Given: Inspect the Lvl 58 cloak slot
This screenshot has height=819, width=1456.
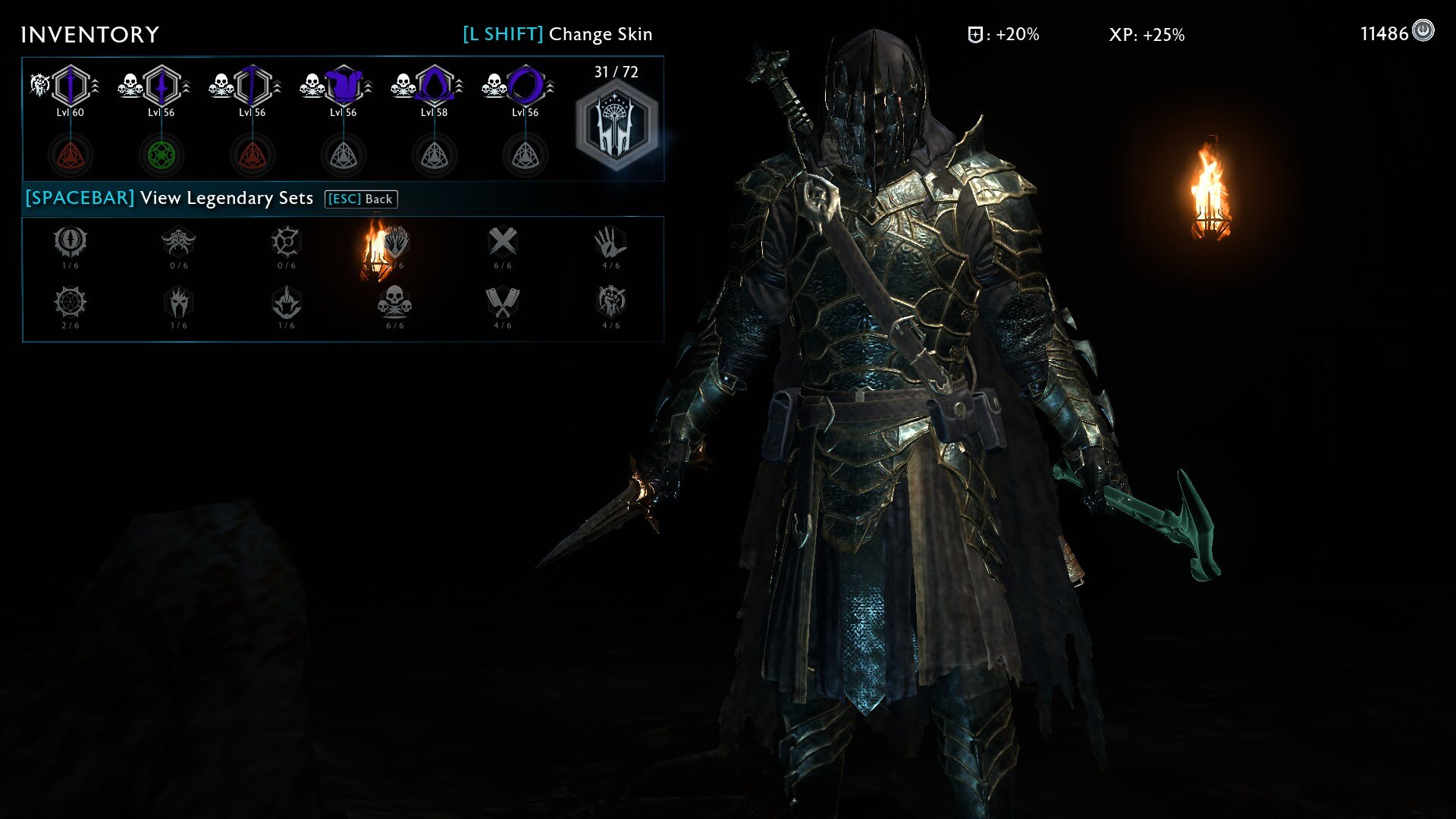Looking at the screenshot, I should (434, 86).
